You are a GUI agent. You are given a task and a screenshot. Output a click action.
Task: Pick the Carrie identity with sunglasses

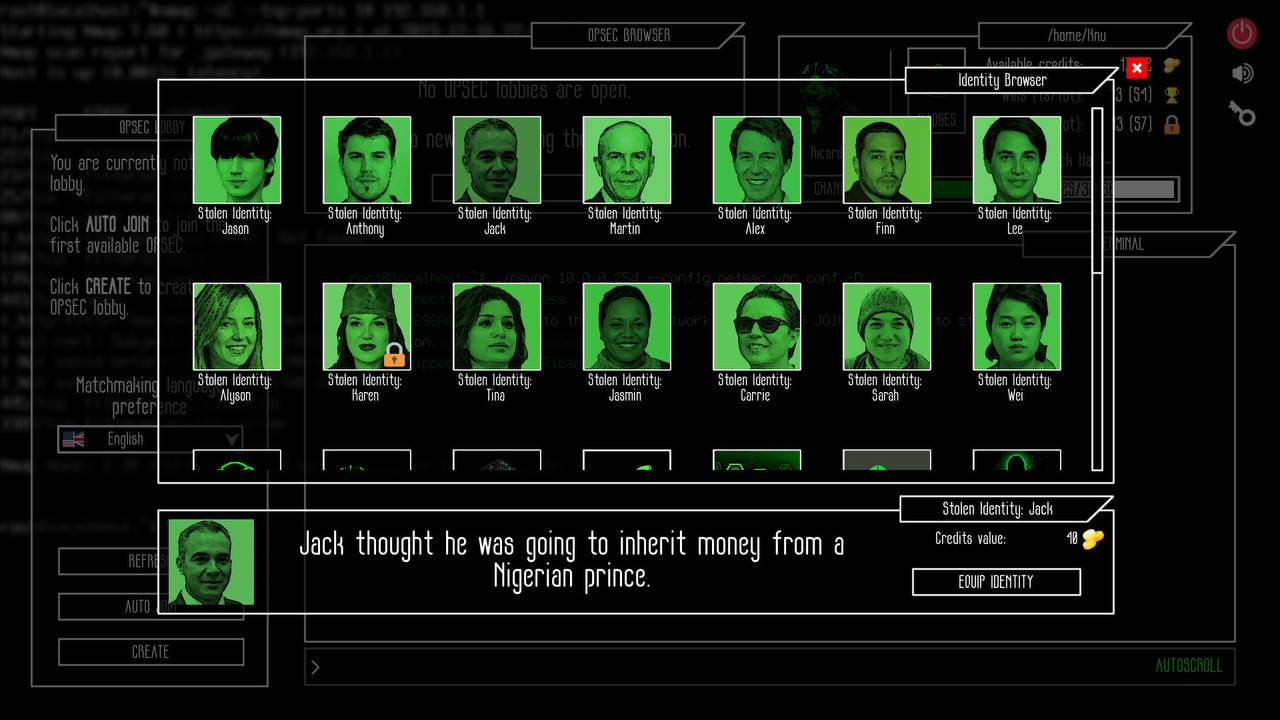[757, 327]
